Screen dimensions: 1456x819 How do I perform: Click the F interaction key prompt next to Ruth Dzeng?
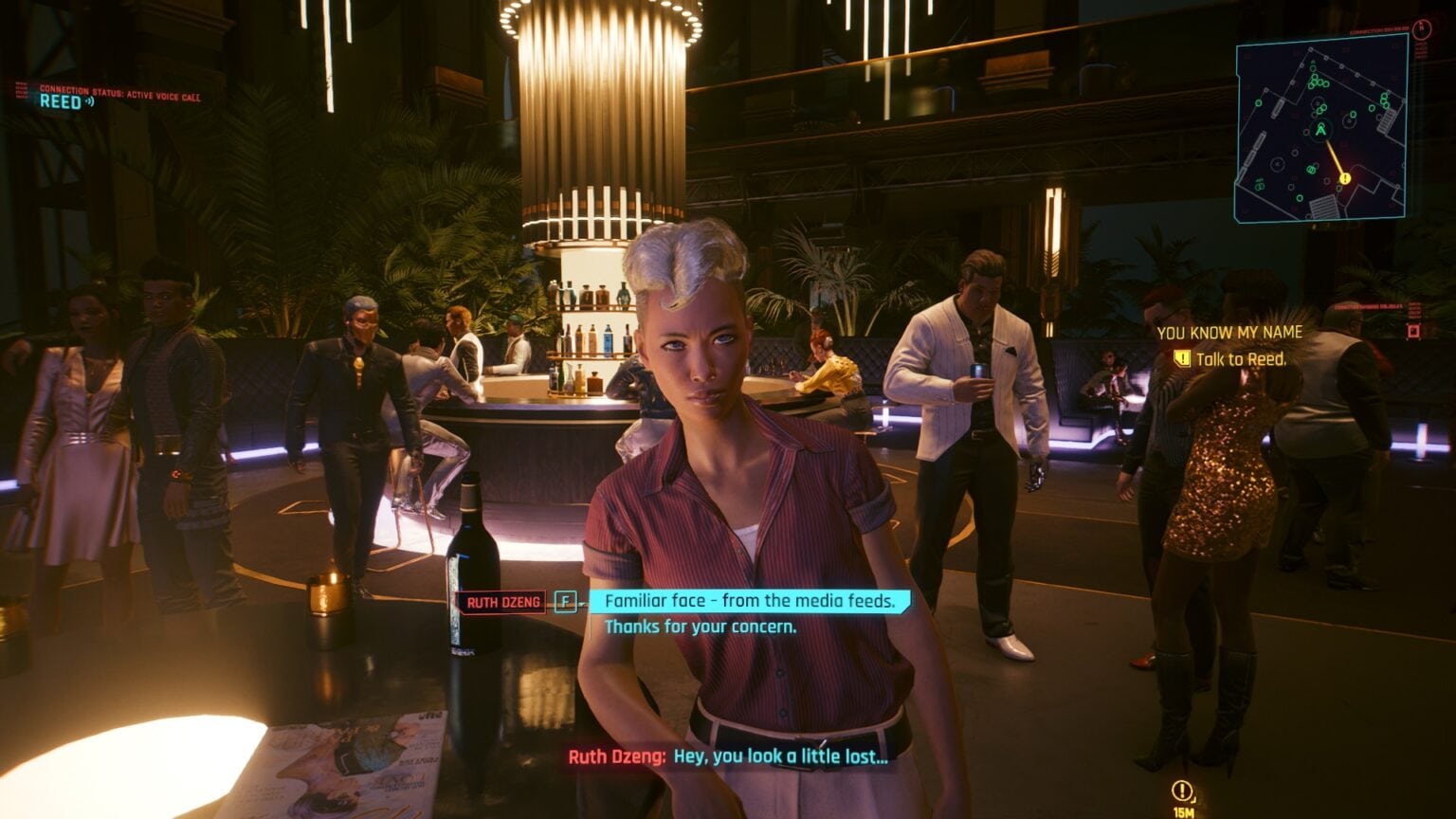563,600
